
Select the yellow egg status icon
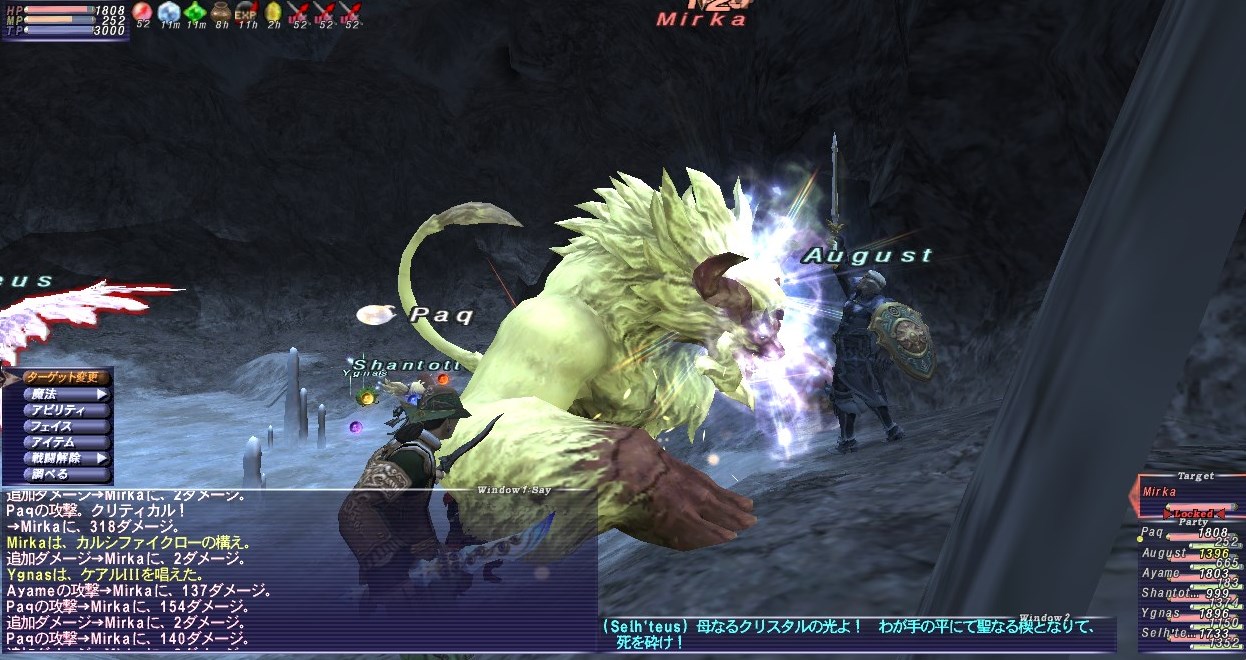[272, 12]
